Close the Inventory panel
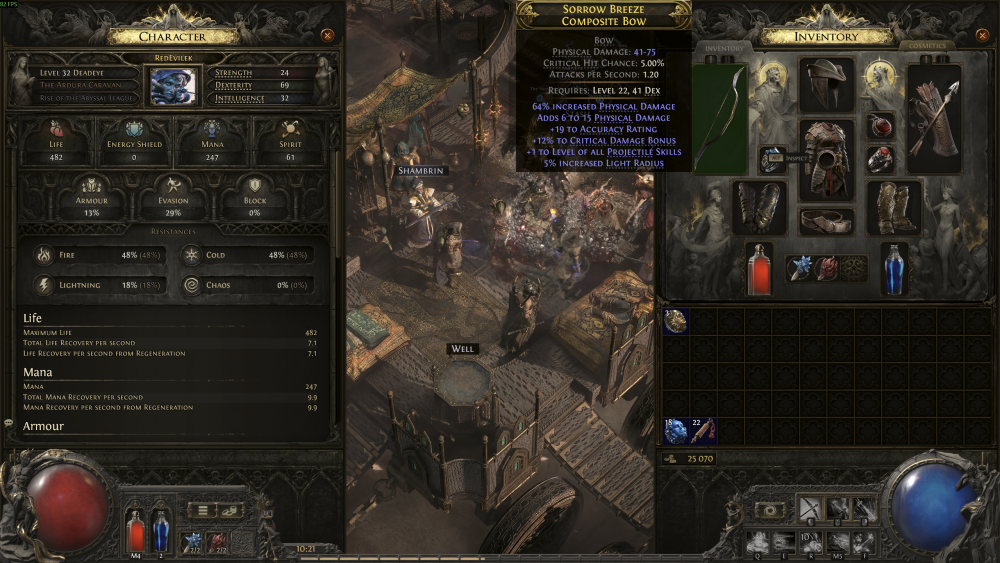The image size is (1000, 563). (x=985, y=36)
